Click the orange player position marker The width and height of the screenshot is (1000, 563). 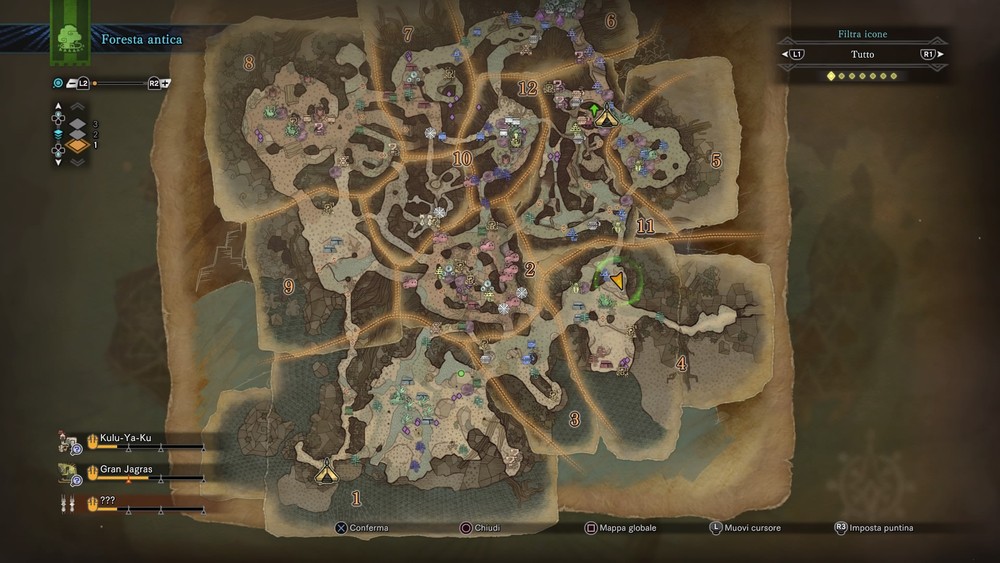point(617,281)
